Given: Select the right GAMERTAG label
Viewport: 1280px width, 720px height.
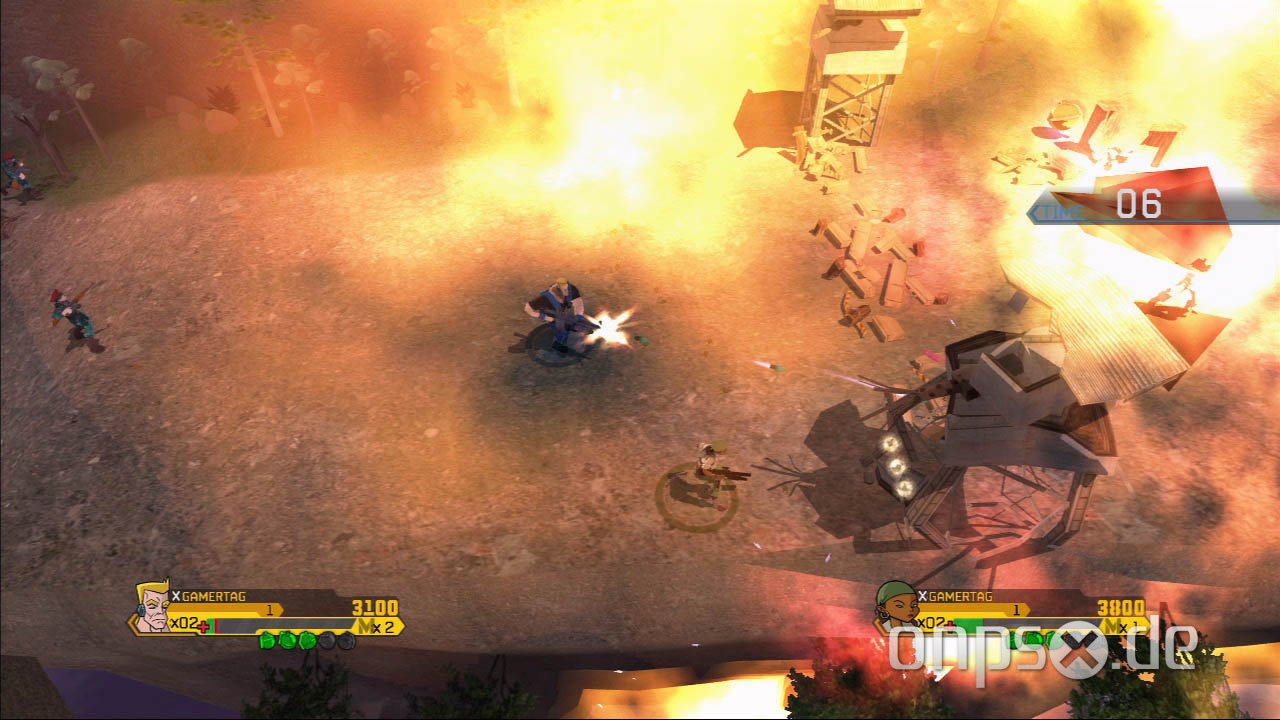Looking at the screenshot, I should tap(960, 596).
